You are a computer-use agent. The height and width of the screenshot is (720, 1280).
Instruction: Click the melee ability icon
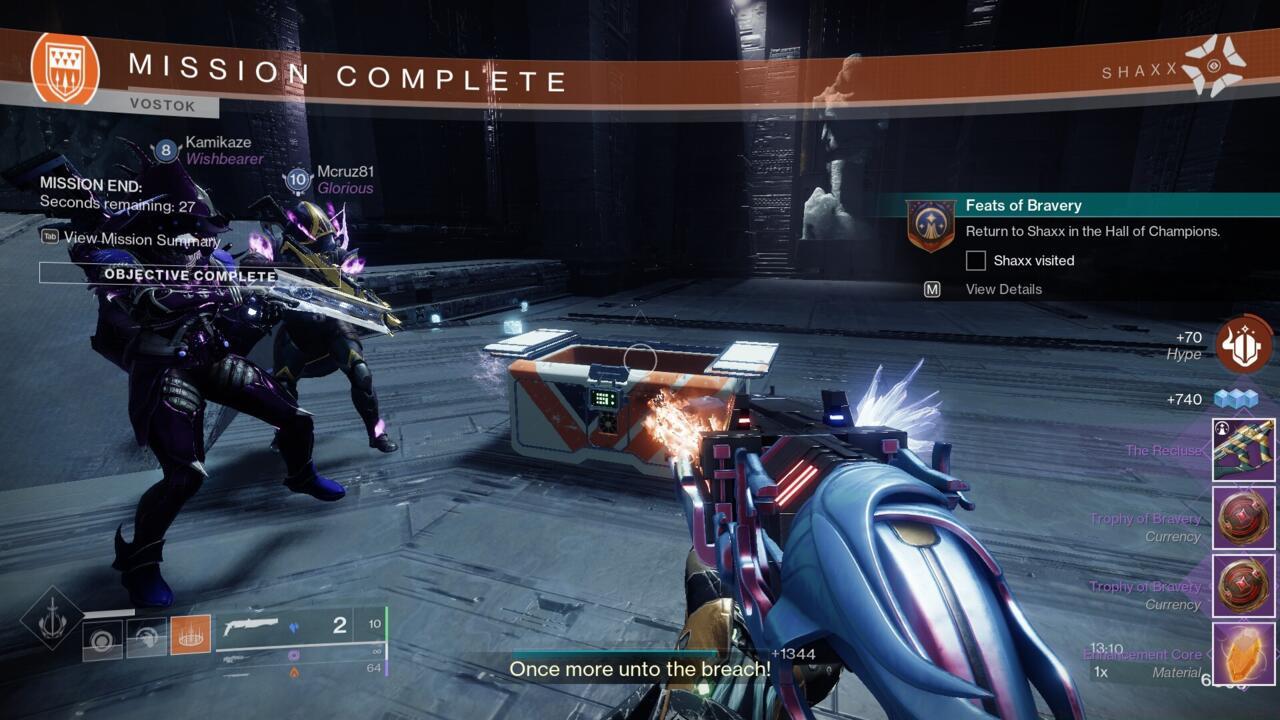point(147,637)
